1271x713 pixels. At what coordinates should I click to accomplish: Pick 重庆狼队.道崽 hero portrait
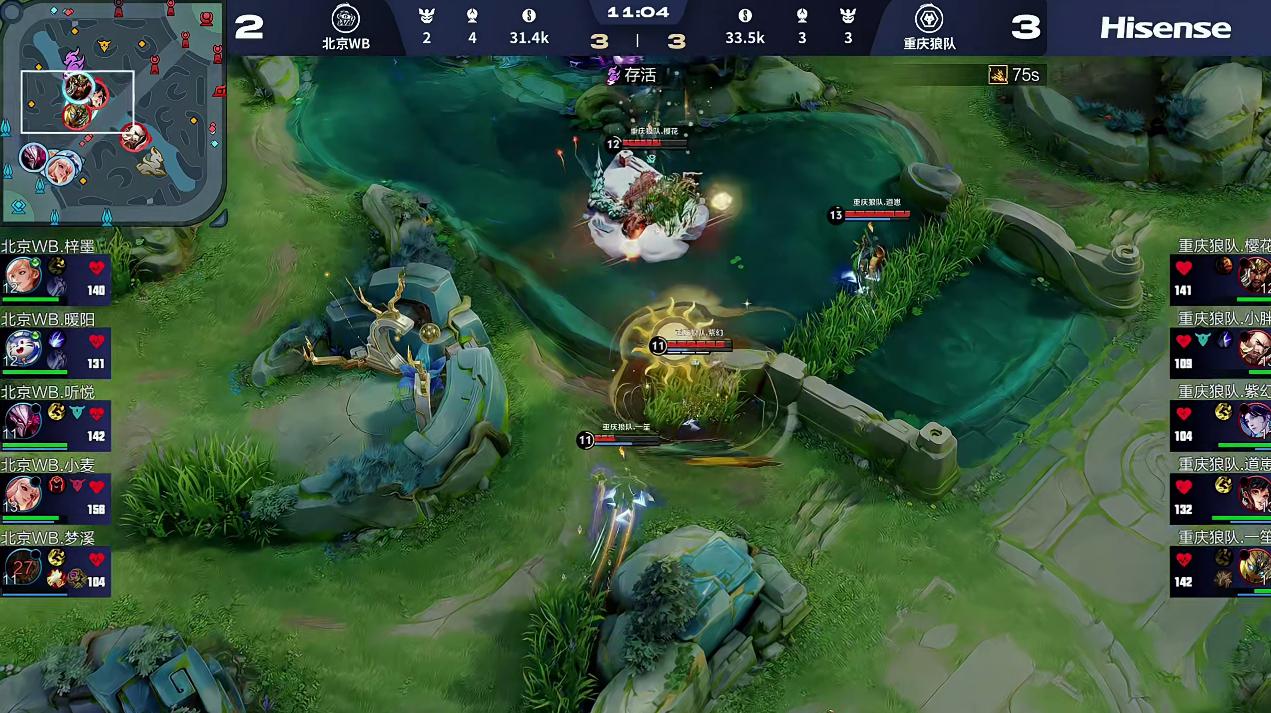[x=1254, y=493]
